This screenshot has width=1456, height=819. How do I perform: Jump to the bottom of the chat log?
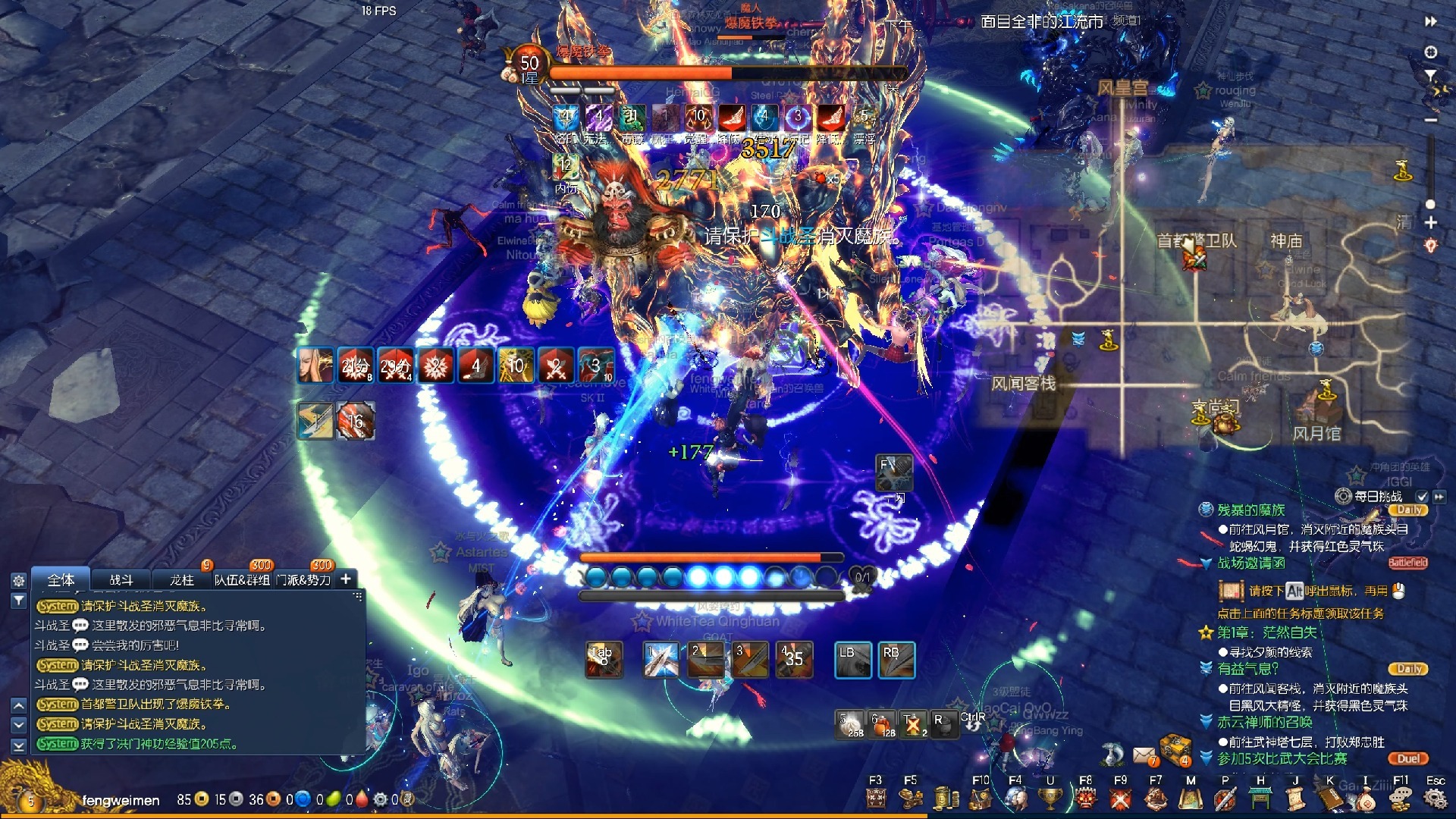point(19,745)
